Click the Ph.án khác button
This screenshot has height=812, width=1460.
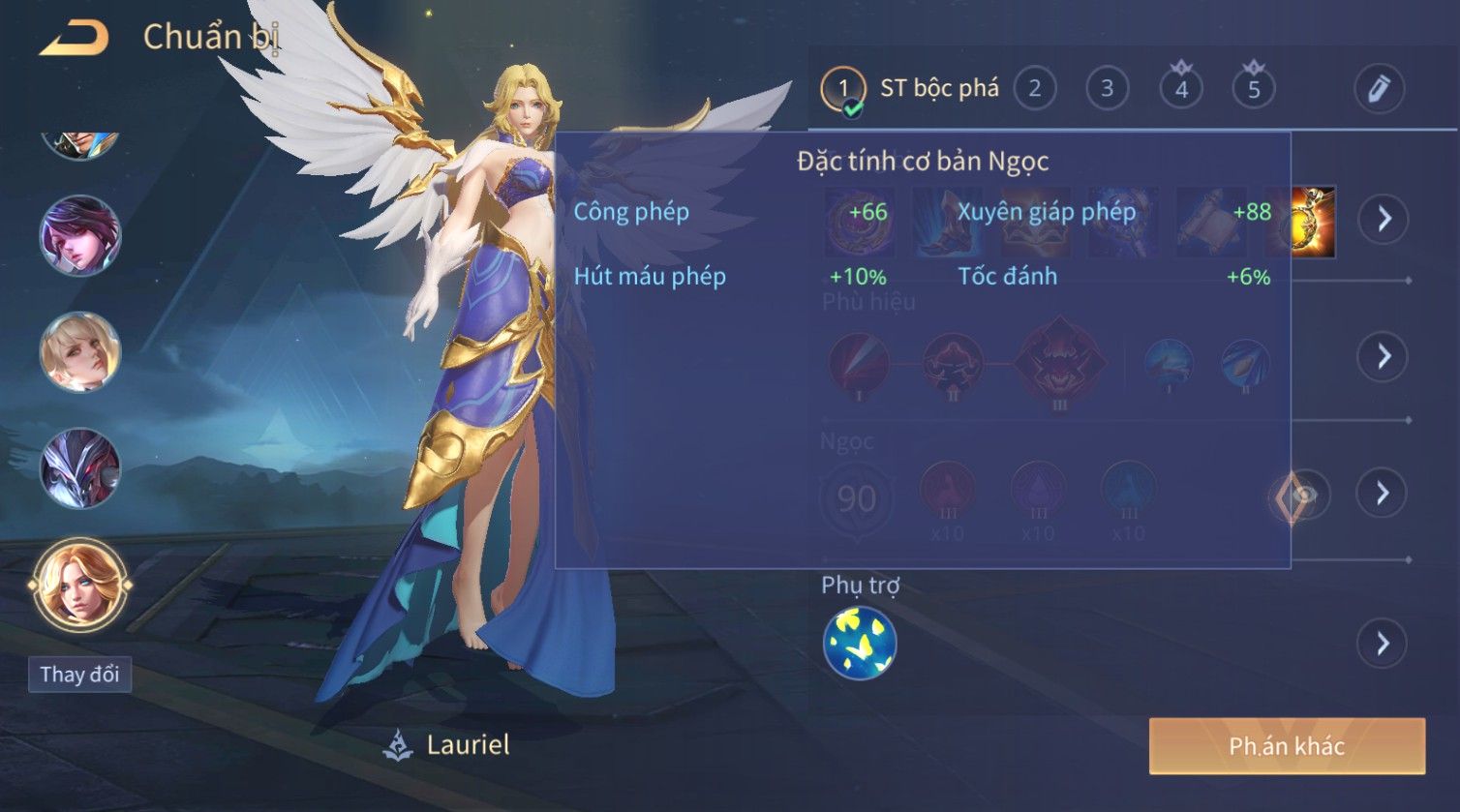pos(1287,746)
